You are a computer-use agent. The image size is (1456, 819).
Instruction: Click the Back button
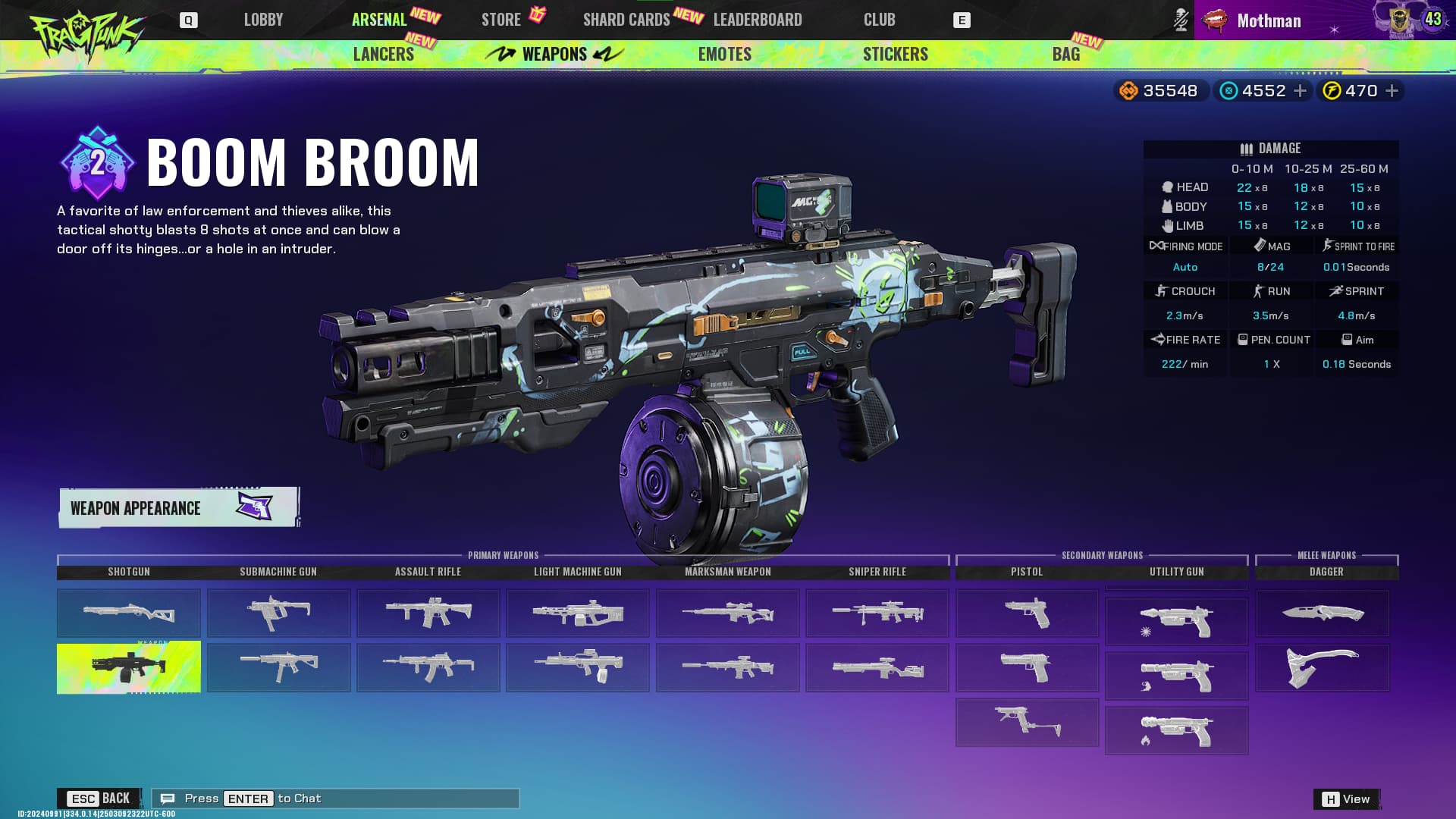click(99, 799)
